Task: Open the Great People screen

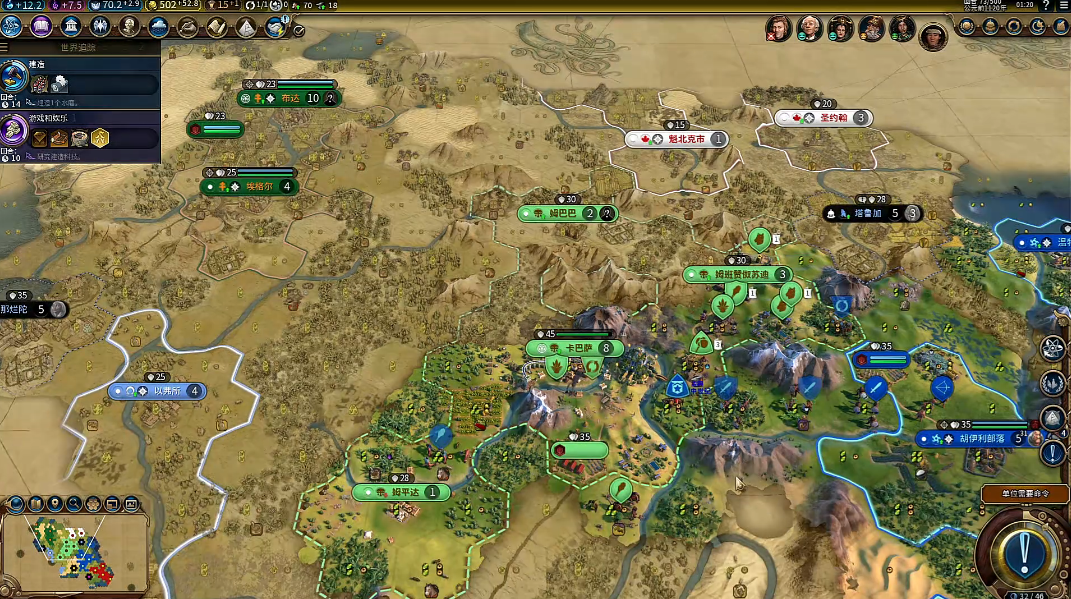Action: click(x=129, y=27)
